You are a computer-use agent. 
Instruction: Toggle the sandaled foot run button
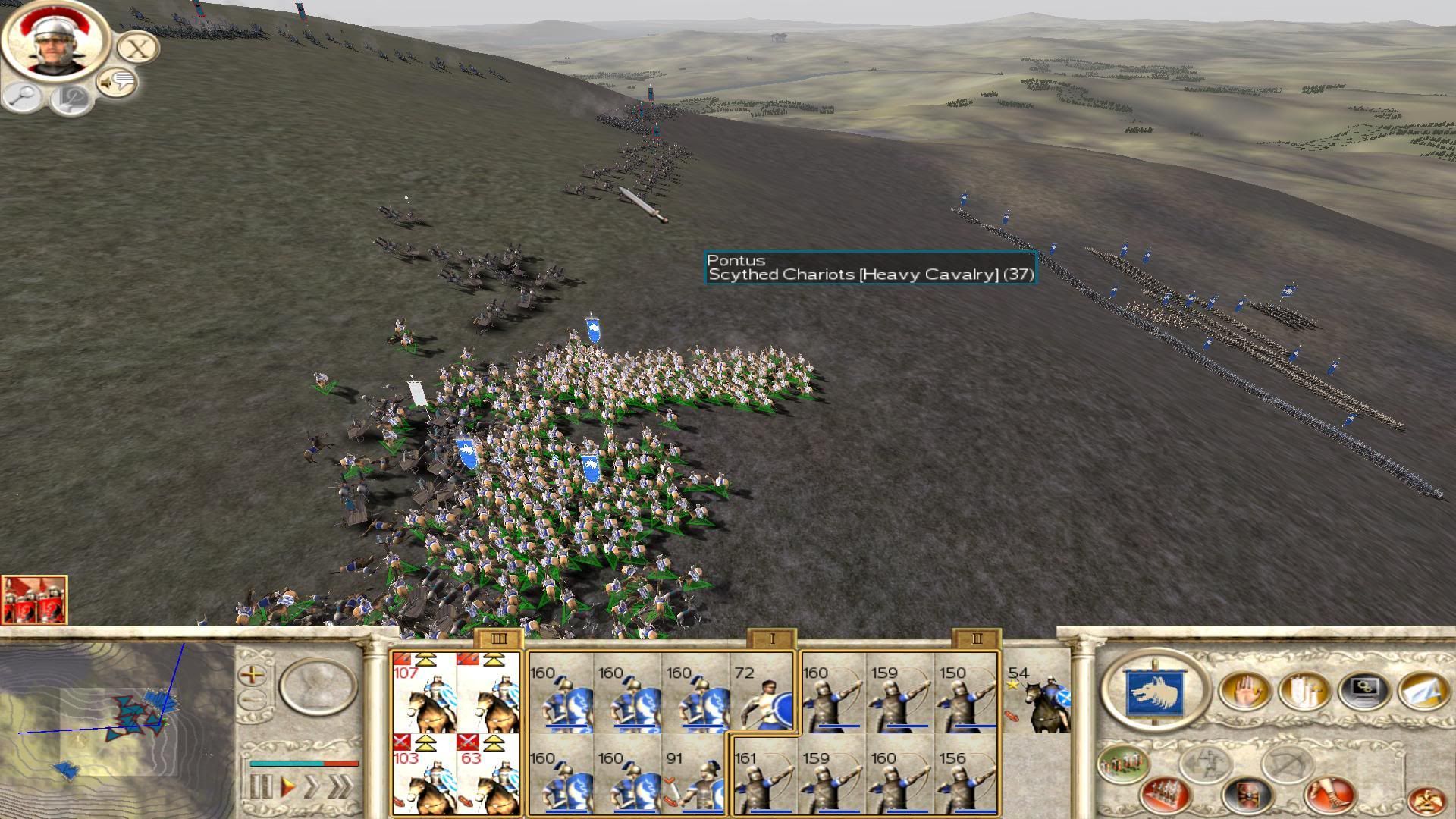click(1329, 793)
